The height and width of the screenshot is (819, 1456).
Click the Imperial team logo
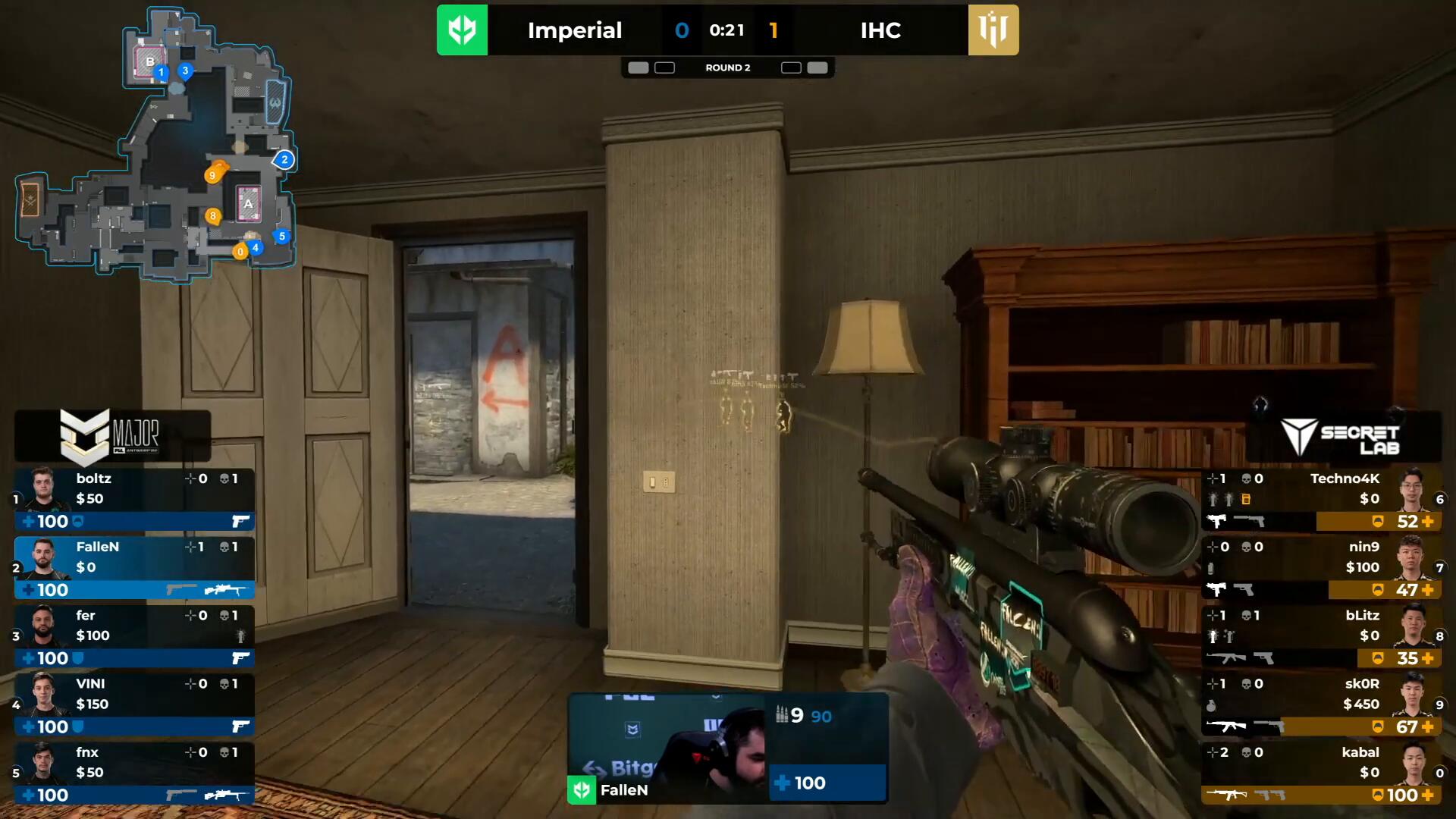pos(462,30)
